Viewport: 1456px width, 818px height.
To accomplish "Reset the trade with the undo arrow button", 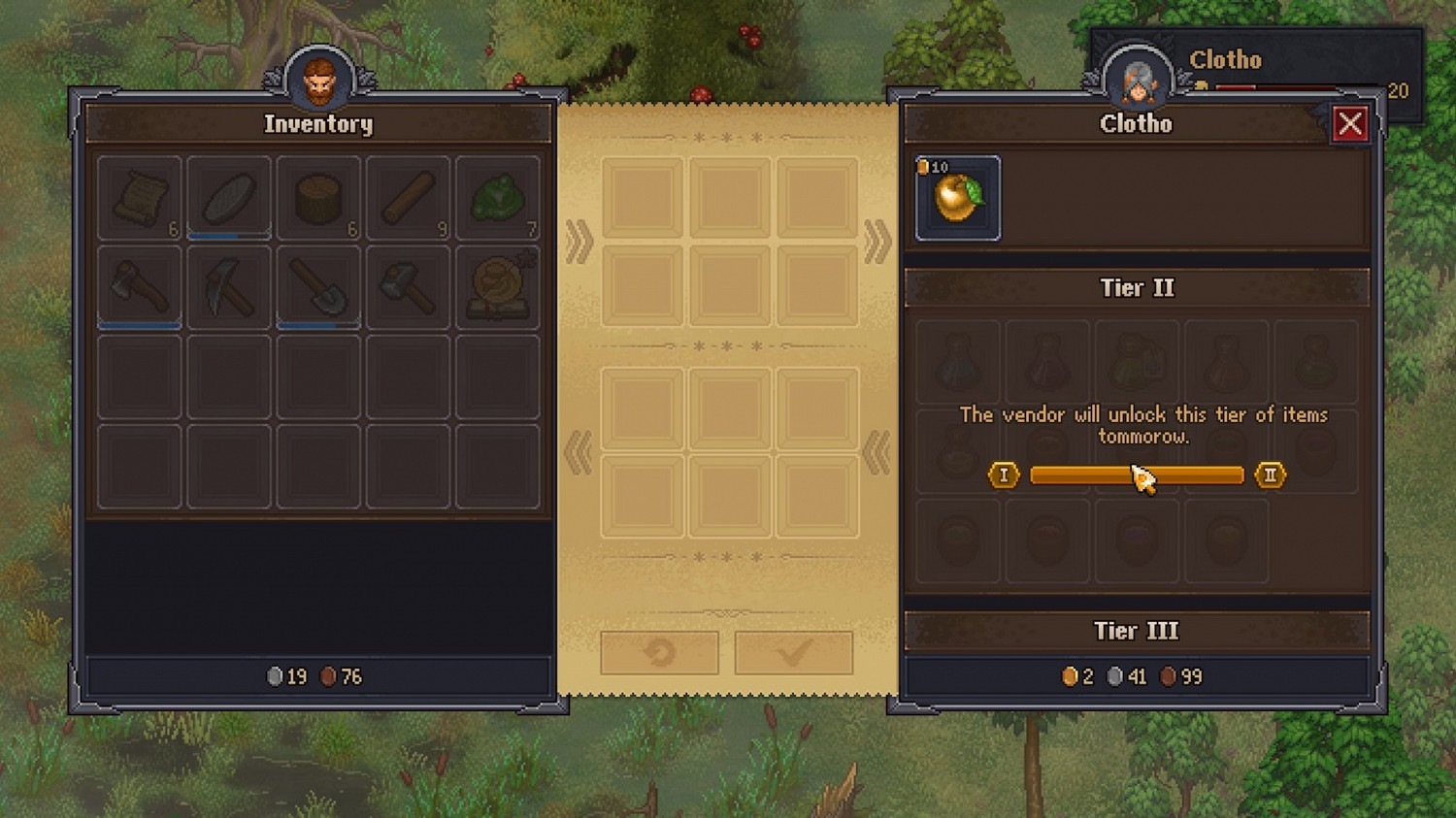I will [659, 652].
